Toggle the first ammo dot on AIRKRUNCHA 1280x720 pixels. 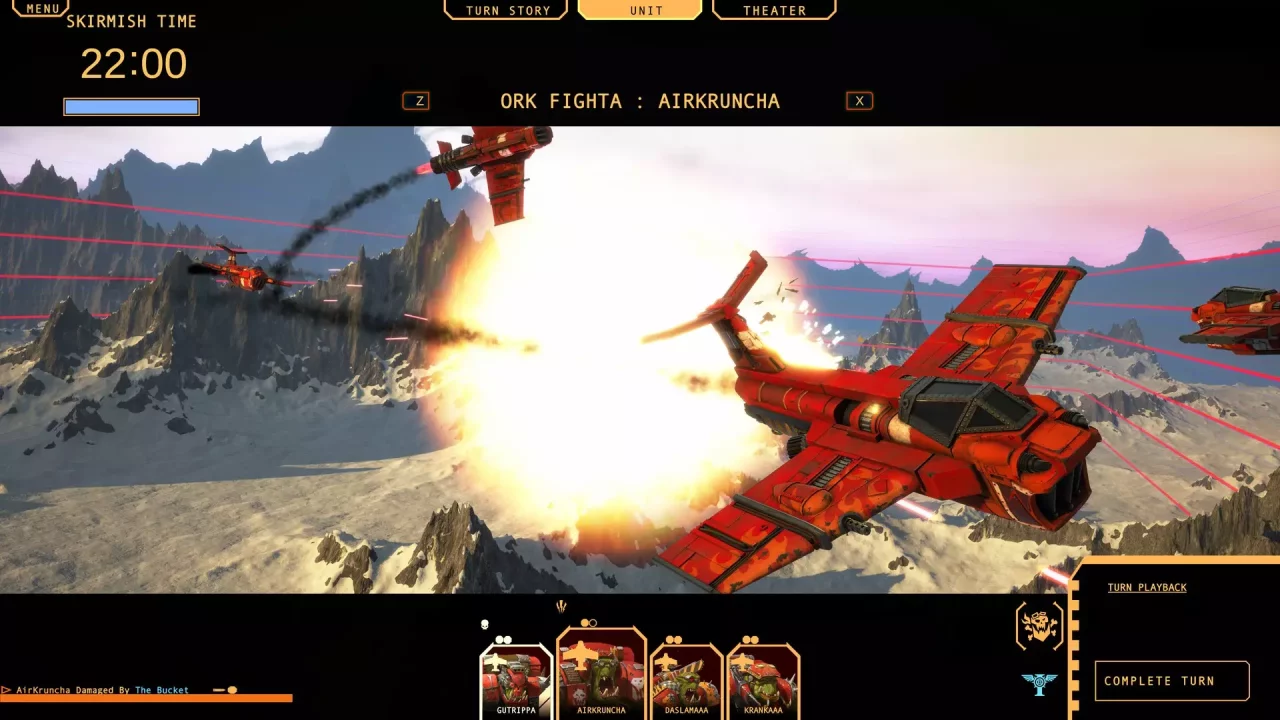[584, 623]
